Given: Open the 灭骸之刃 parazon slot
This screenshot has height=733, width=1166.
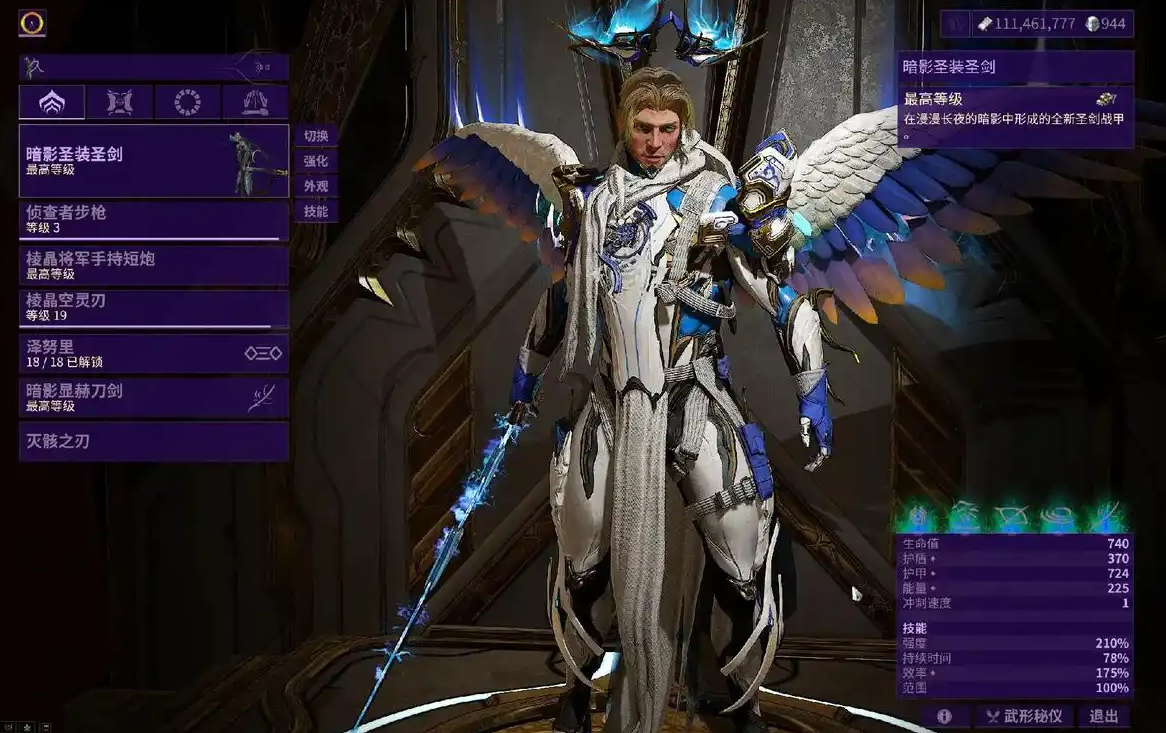Looking at the screenshot, I should tap(153, 441).
